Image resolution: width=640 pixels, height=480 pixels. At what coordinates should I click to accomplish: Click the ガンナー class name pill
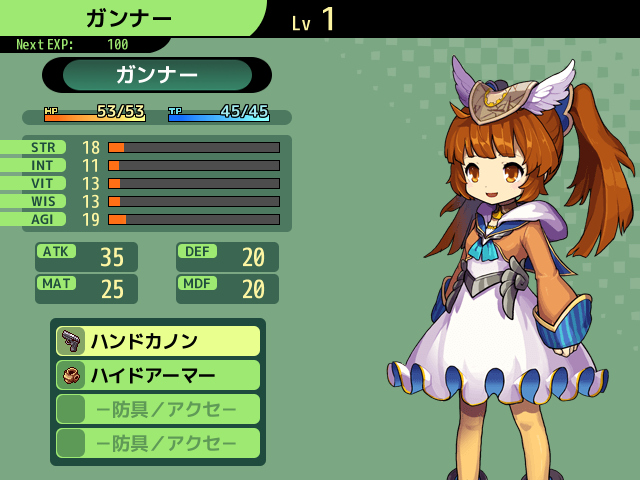(x=157, y=75)
